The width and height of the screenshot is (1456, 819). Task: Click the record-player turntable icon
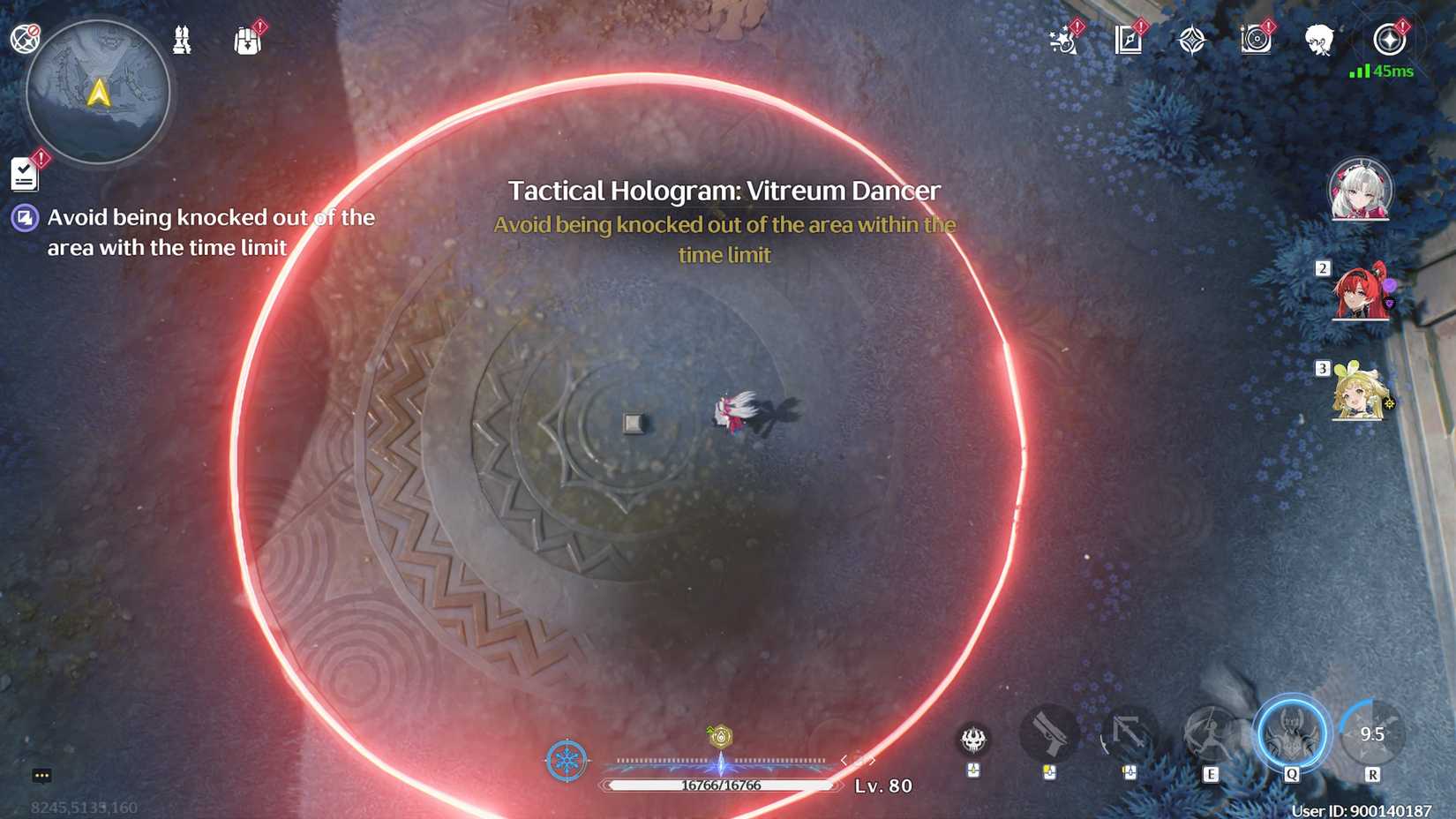pos(1255,40)
